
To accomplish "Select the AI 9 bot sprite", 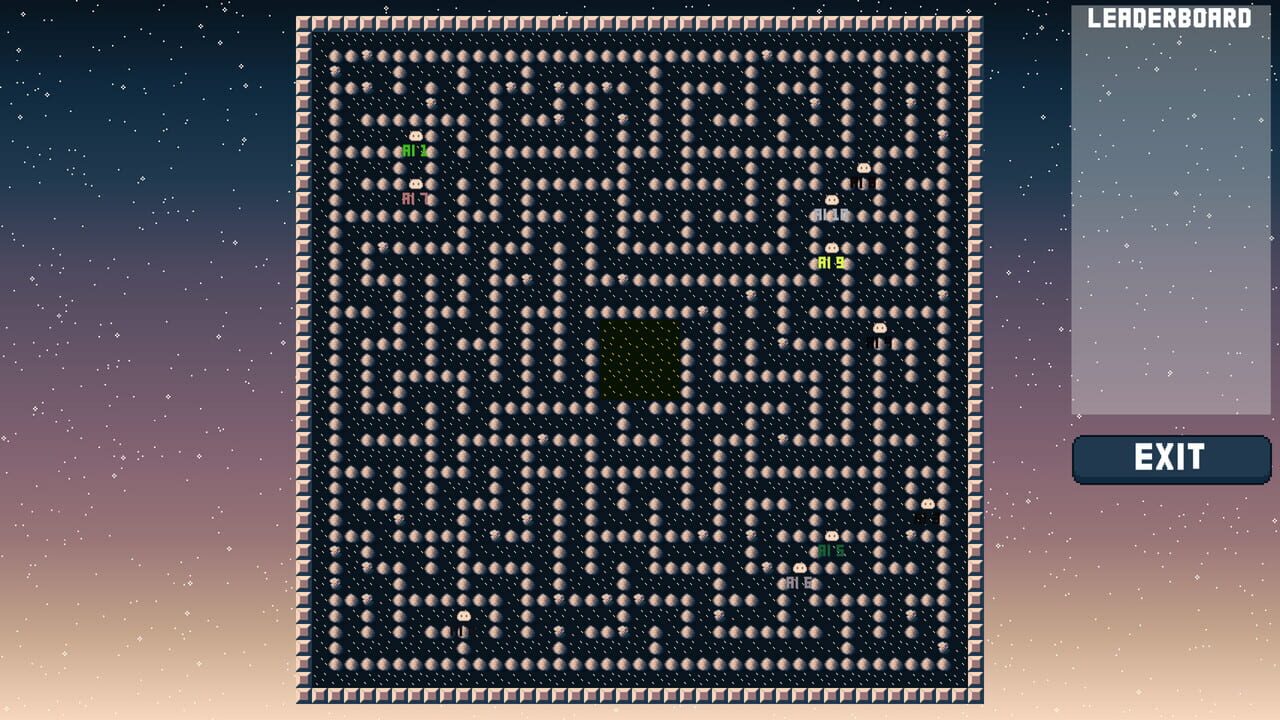I will (832, 247).
